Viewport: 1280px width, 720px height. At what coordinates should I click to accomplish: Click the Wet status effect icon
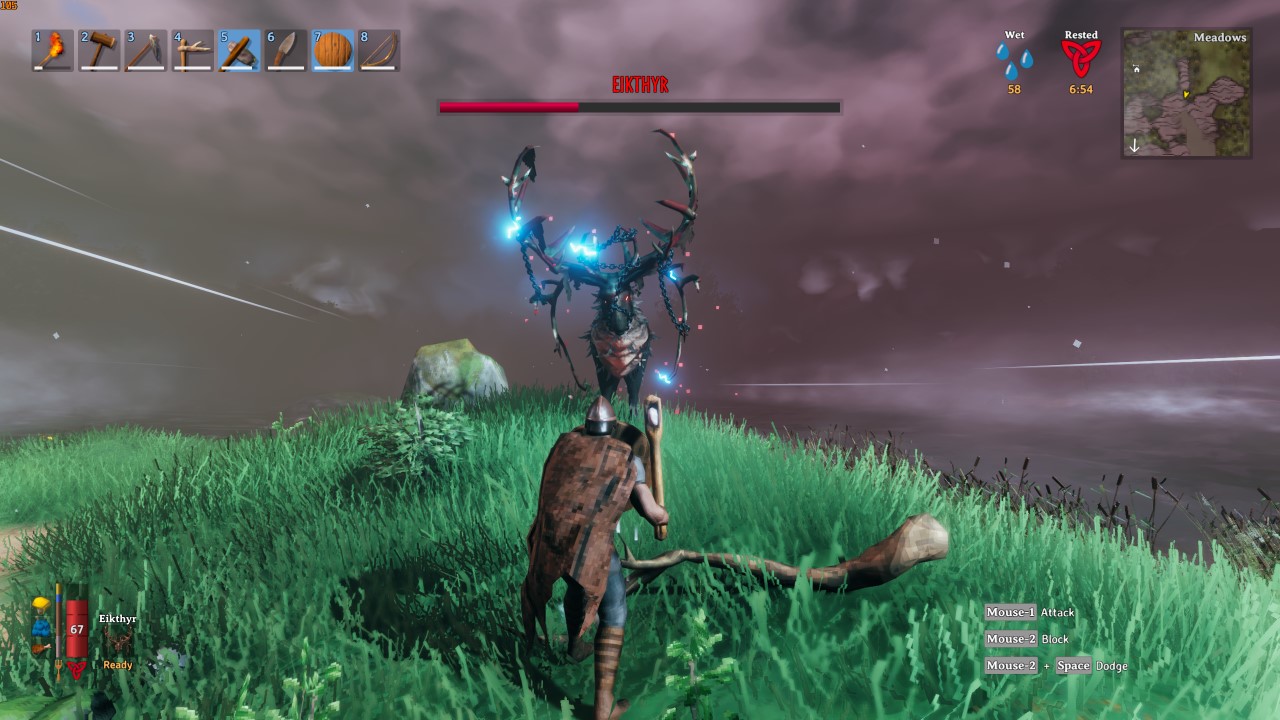(1014, 59)
